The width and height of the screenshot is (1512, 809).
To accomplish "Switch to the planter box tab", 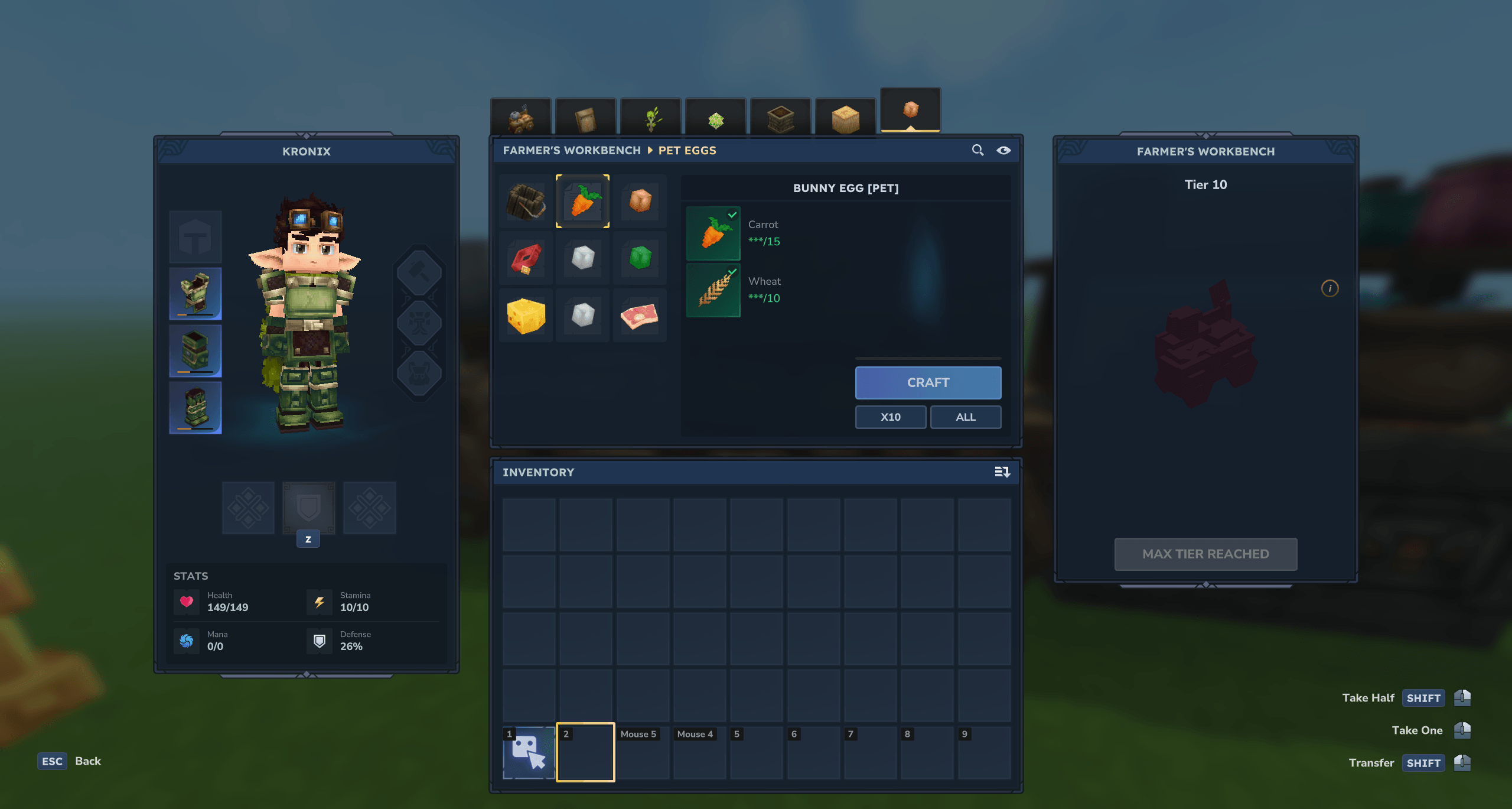I will (780, 118).
